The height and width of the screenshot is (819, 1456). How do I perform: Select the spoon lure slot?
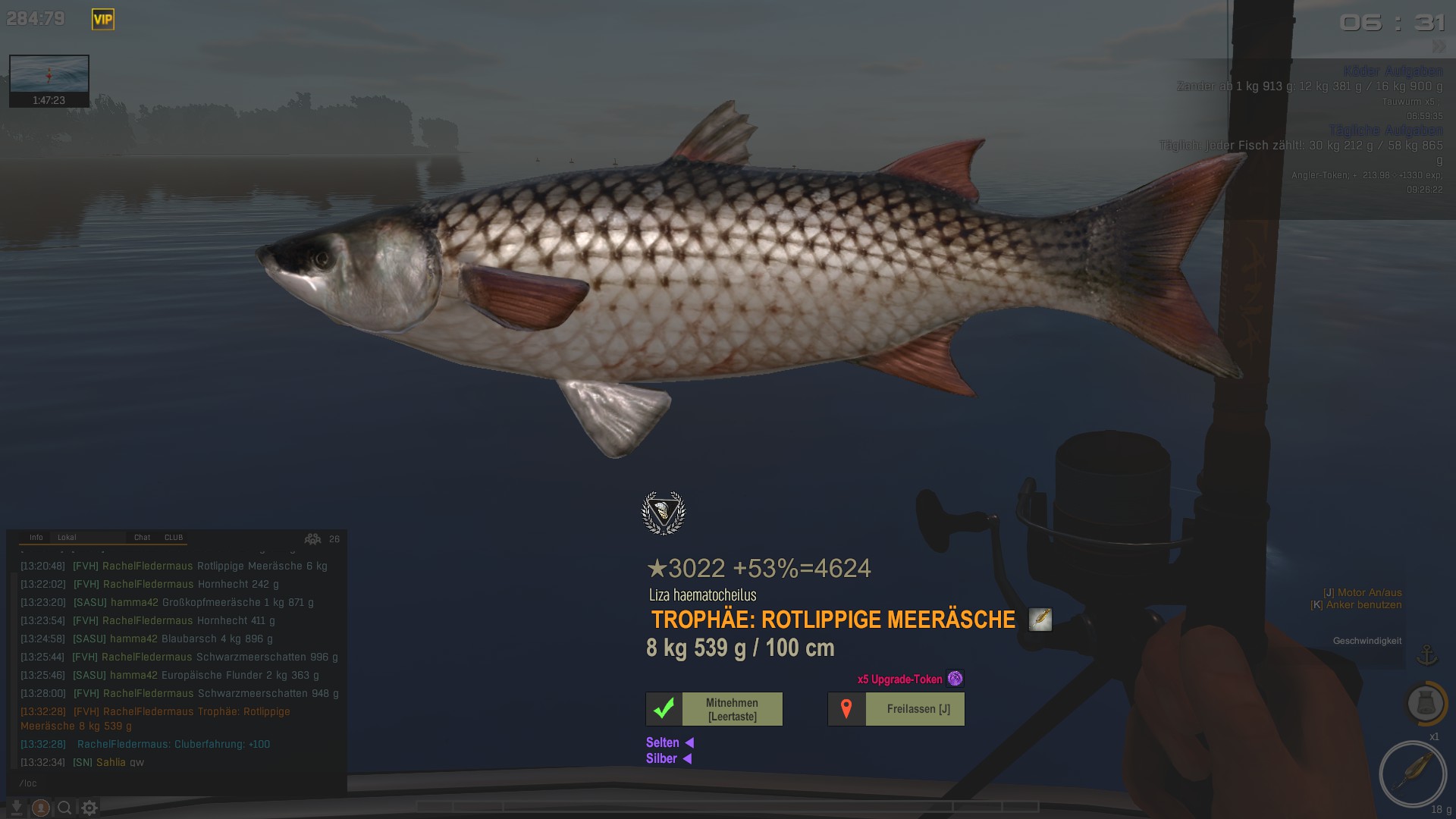coord(1413,773)
